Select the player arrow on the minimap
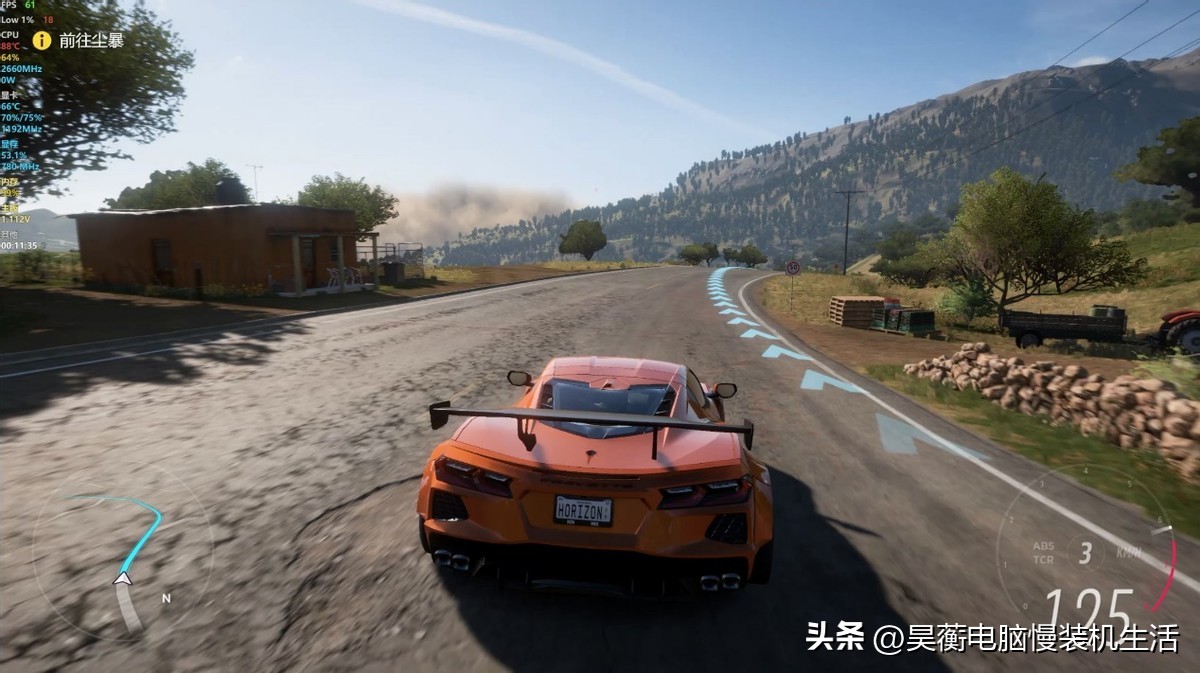This screenshot has height=673, width=1200. [x=122, y=577]
